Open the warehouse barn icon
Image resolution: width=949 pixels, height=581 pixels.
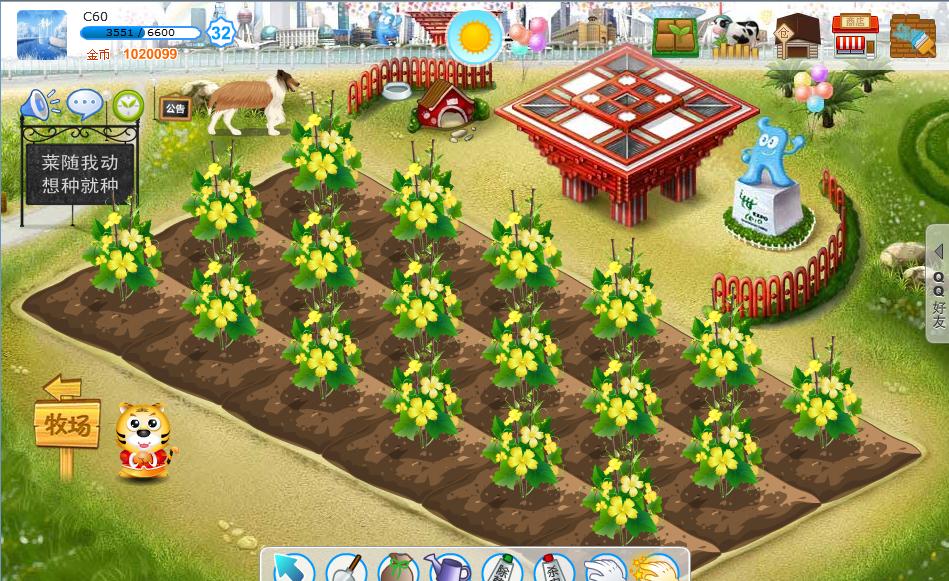click(797, 36)
